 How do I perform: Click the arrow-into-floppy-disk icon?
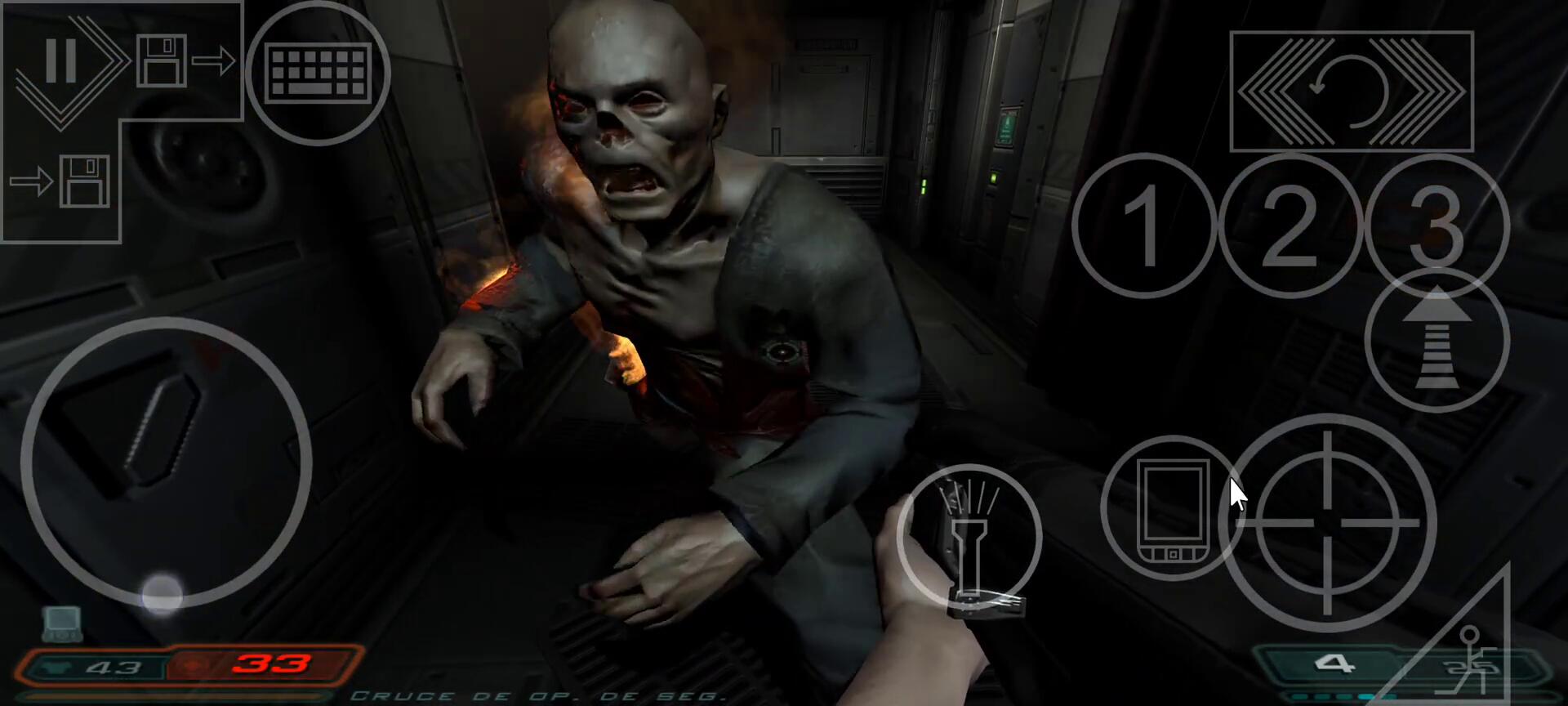(x=60, y=181)
